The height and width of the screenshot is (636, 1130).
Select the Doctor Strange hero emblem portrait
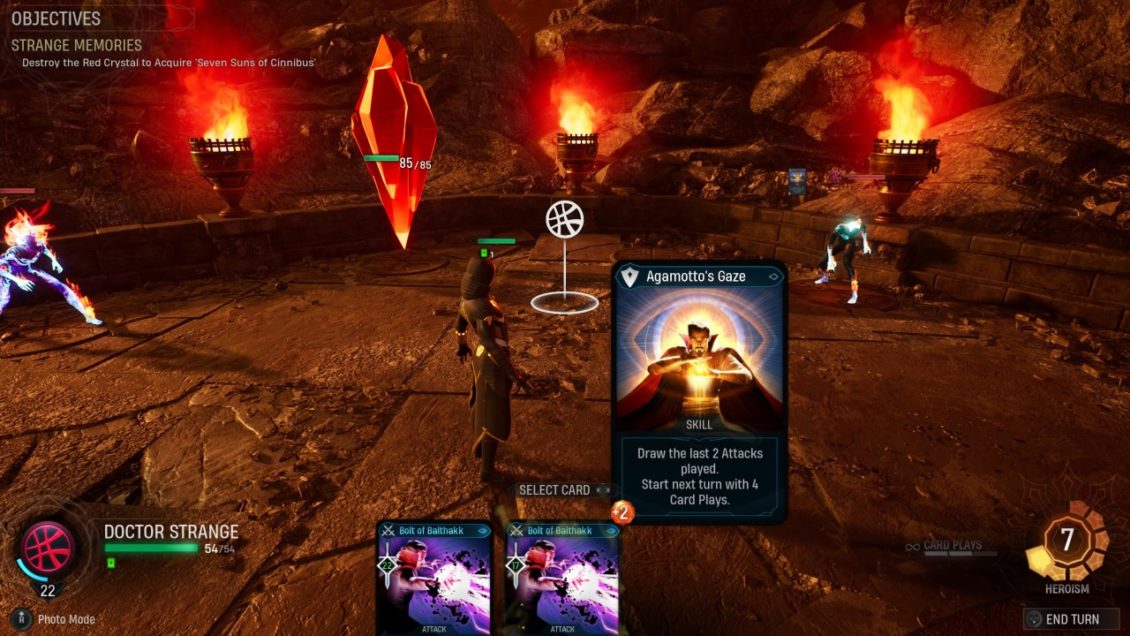[48, 549]
